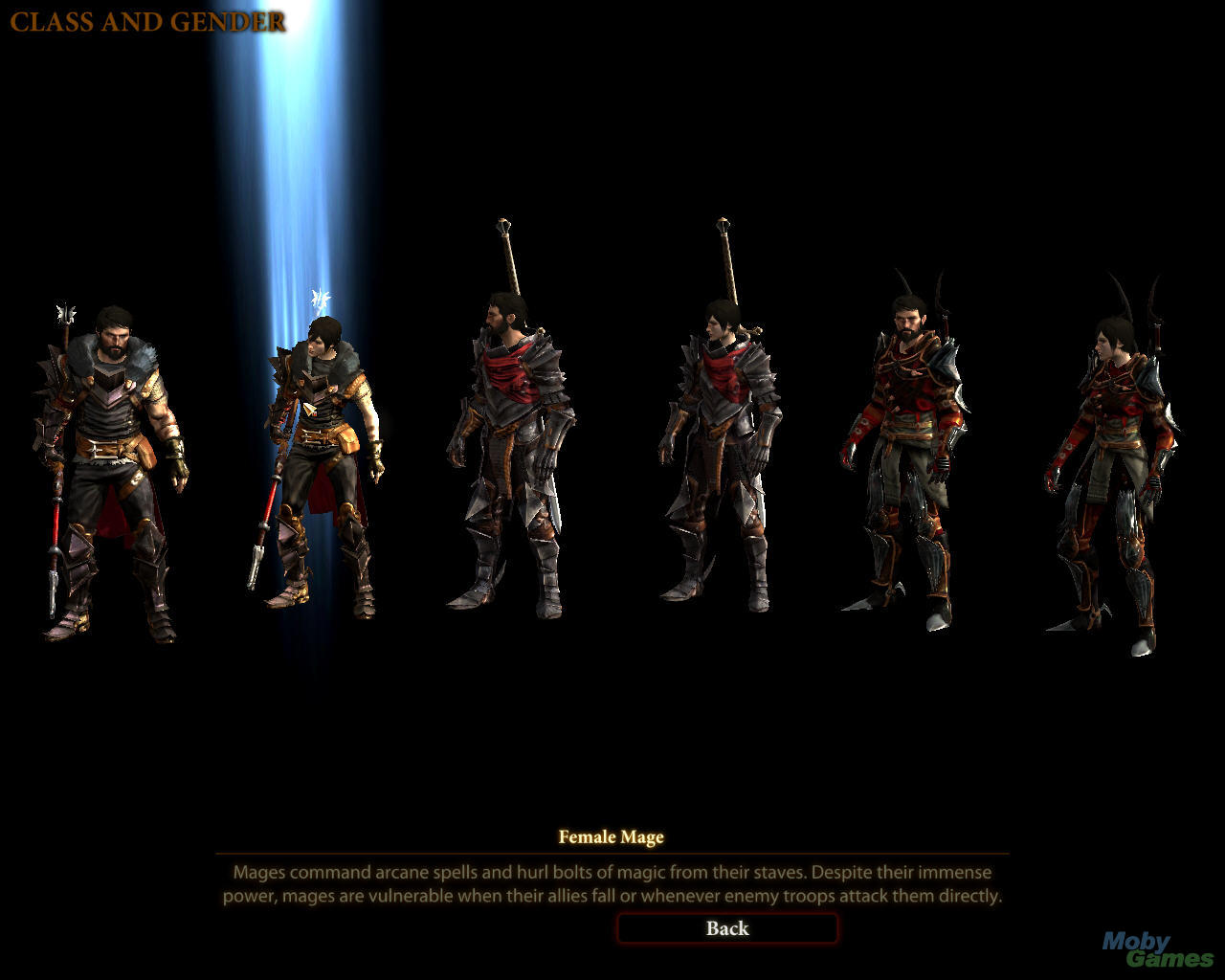The height and width of the screenshot is (980, 1225).
Task: Click the Back button
Action: click(727, 928)
